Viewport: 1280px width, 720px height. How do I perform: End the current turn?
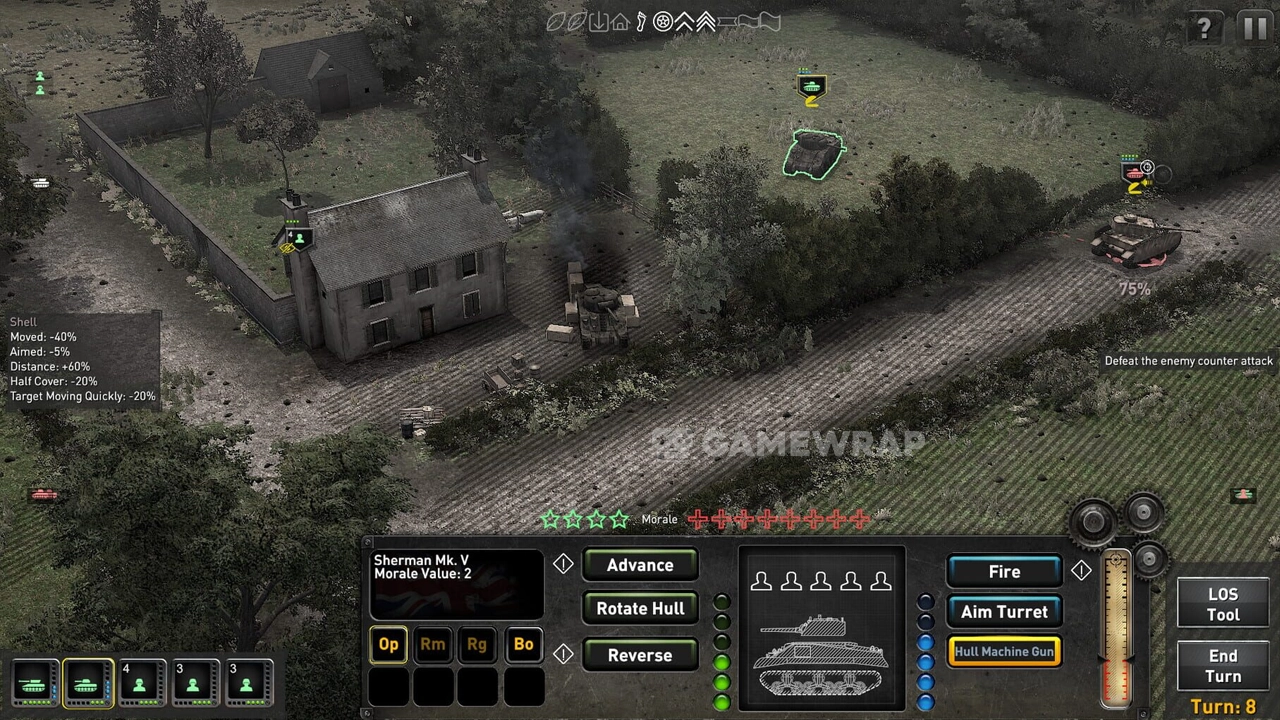(x=1222, y=666)
